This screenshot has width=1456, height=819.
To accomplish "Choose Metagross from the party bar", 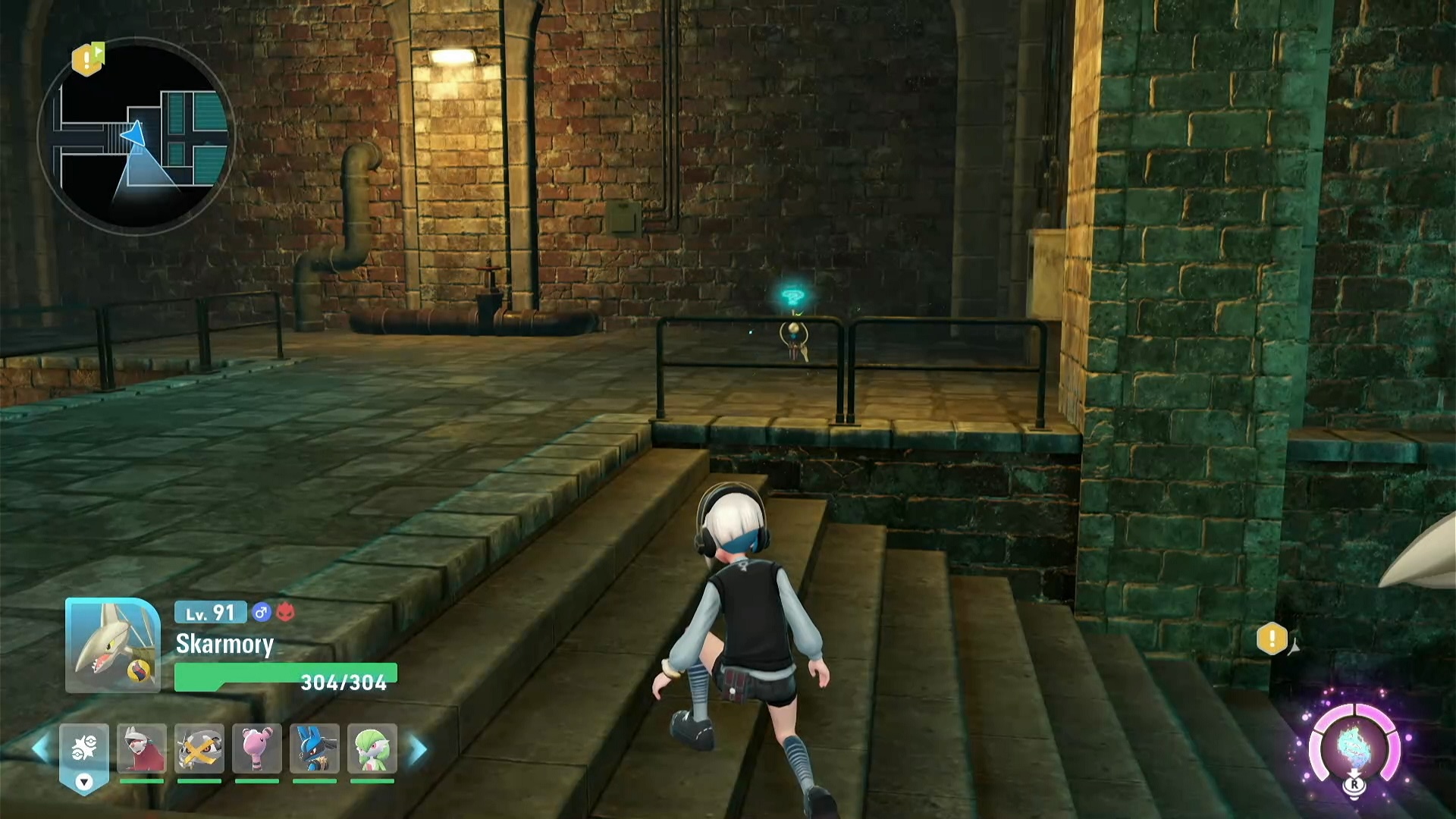I will [199, 749].
